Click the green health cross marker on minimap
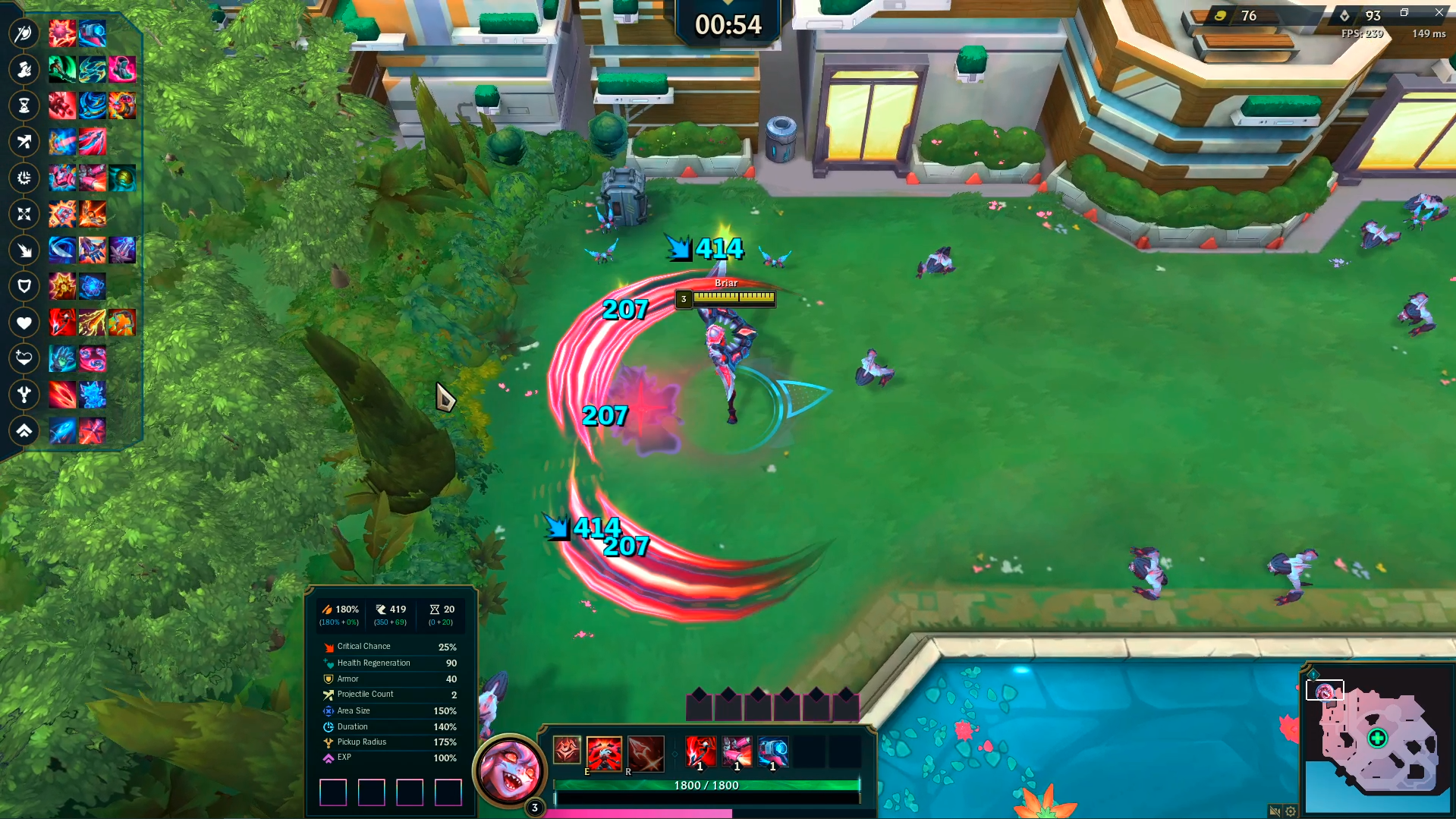Image resolution: width=1456 pixels, height=819 pixels. [x=1377, y=738]
